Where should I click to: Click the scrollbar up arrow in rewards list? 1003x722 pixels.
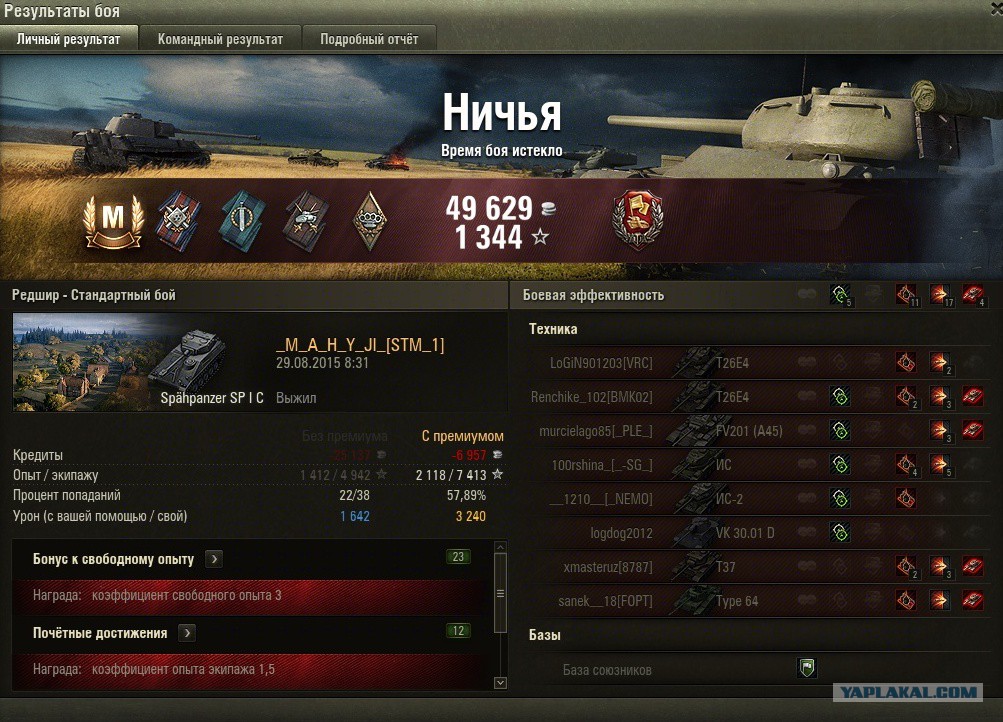coord(501,547)
